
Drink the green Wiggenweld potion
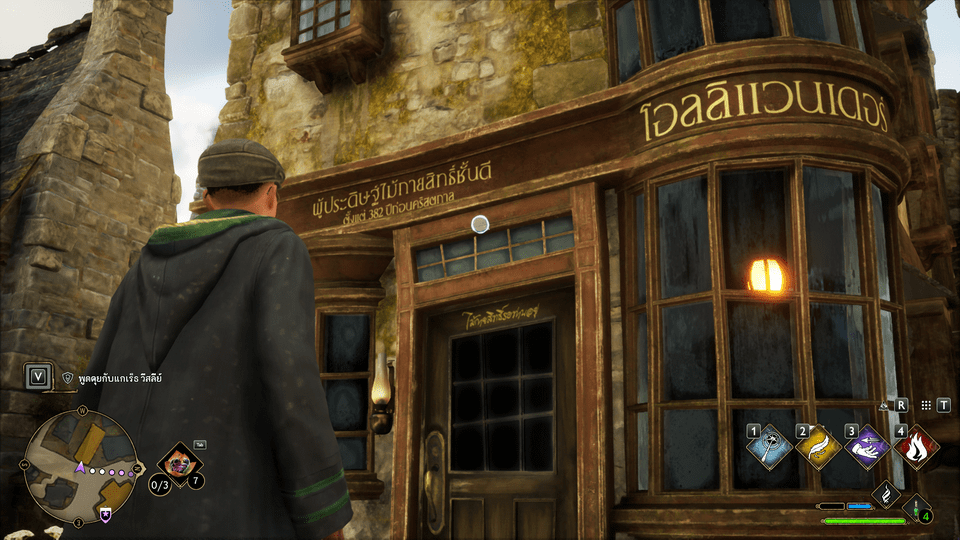point(917,509)
